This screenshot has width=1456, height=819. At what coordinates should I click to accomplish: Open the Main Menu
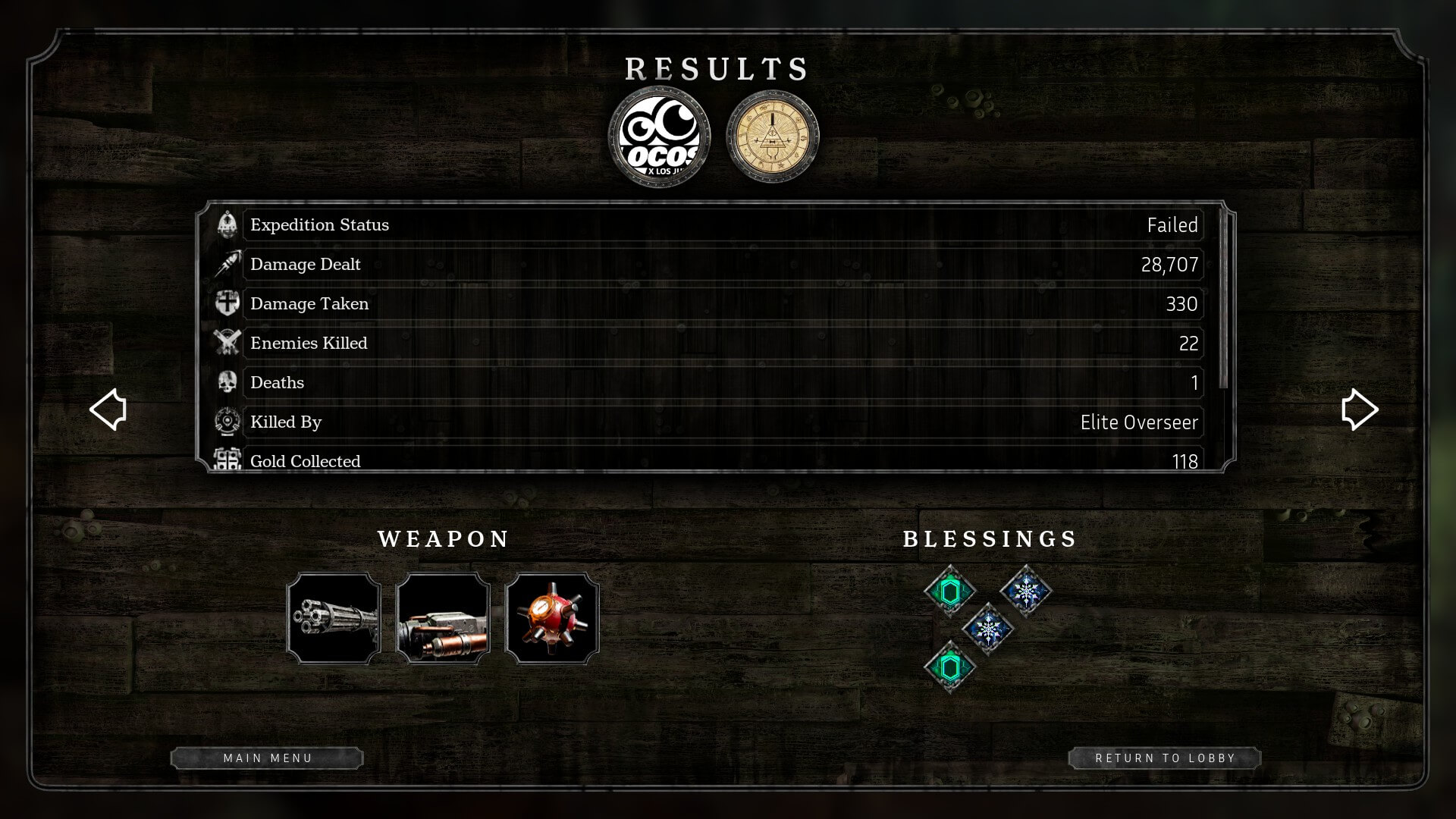pyautogui.click(x=267, y=758)
